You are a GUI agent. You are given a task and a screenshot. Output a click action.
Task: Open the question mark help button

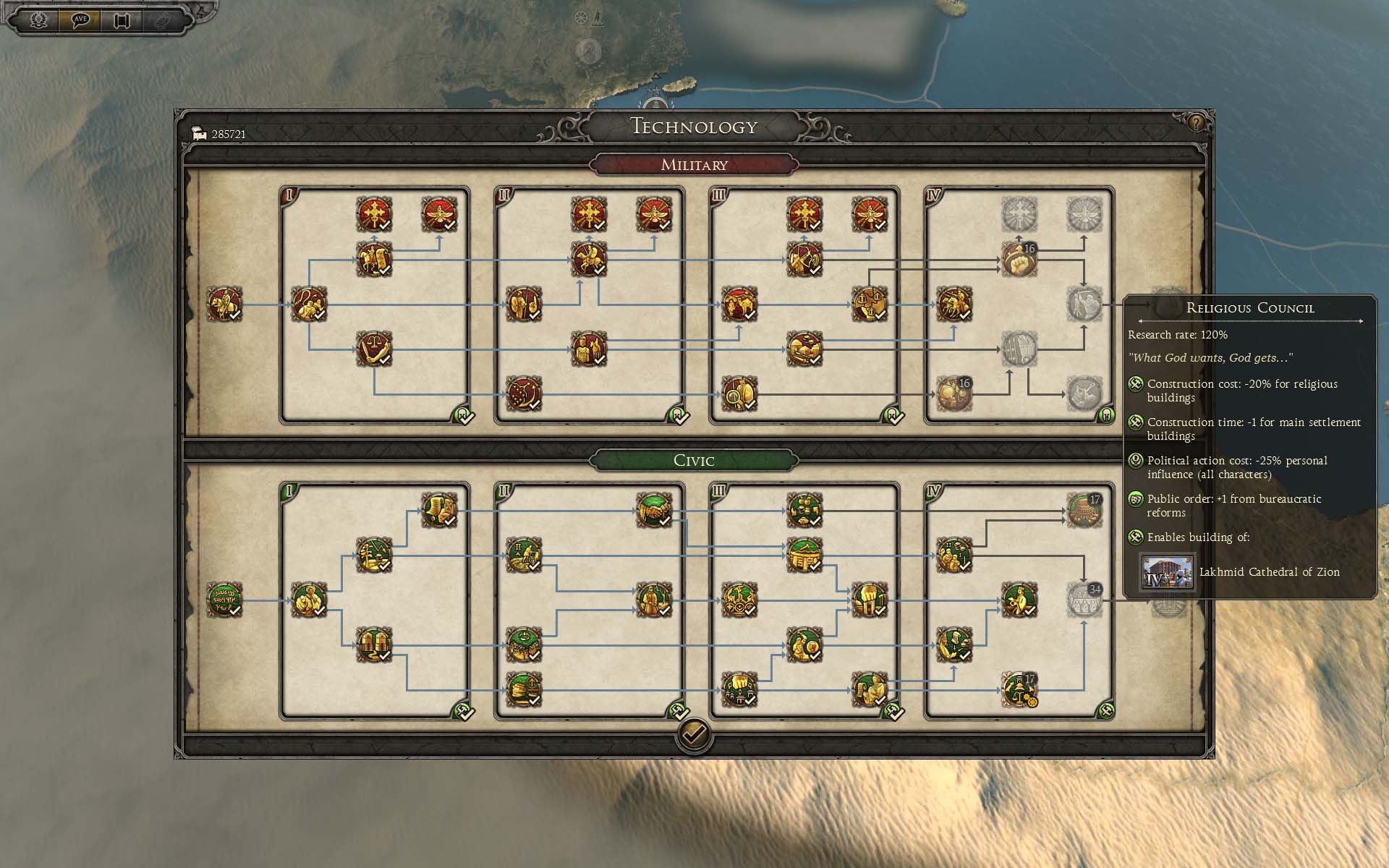pos(1195,123)
